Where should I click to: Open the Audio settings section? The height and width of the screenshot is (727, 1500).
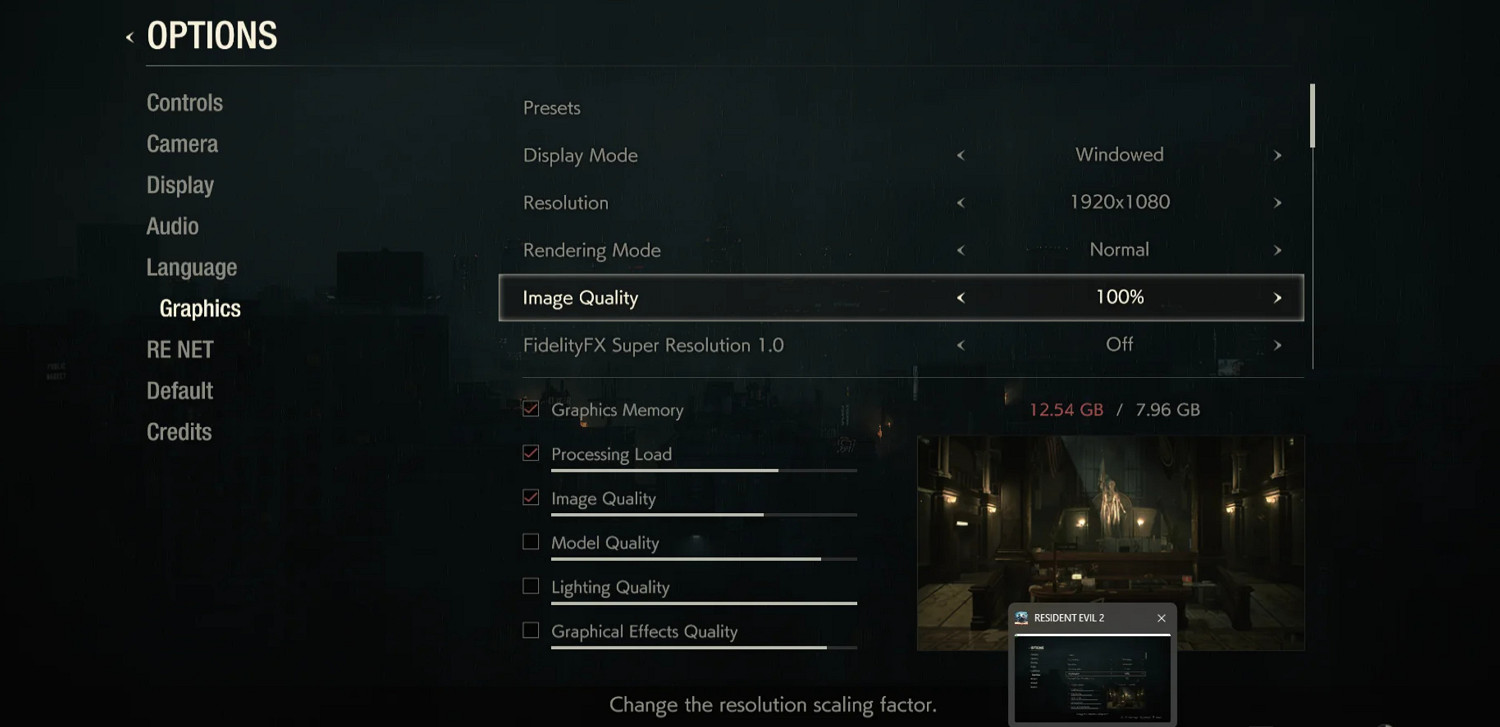(172, 226)
